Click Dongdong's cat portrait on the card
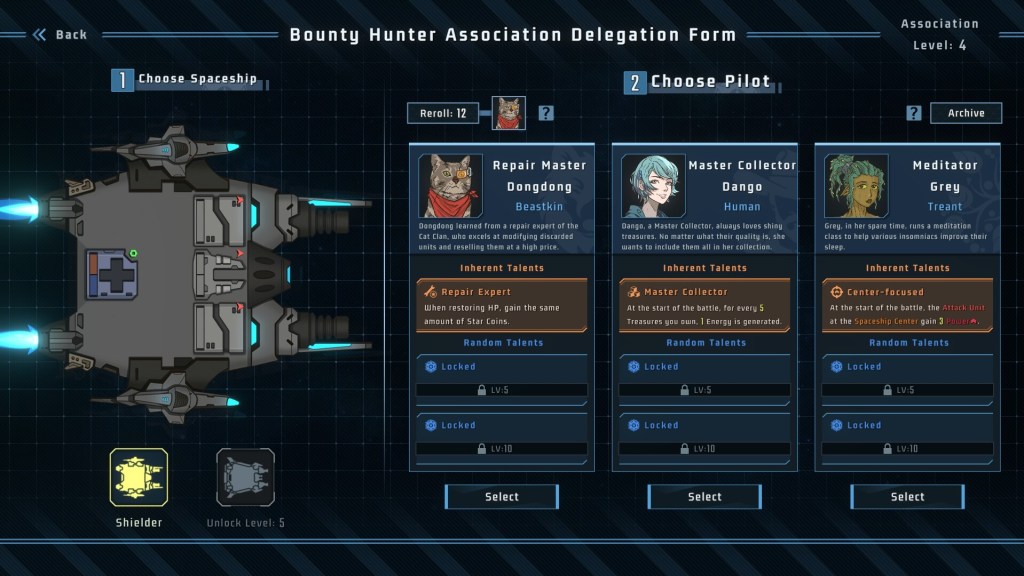1024x576 pixels. click(x=451, y=185)
